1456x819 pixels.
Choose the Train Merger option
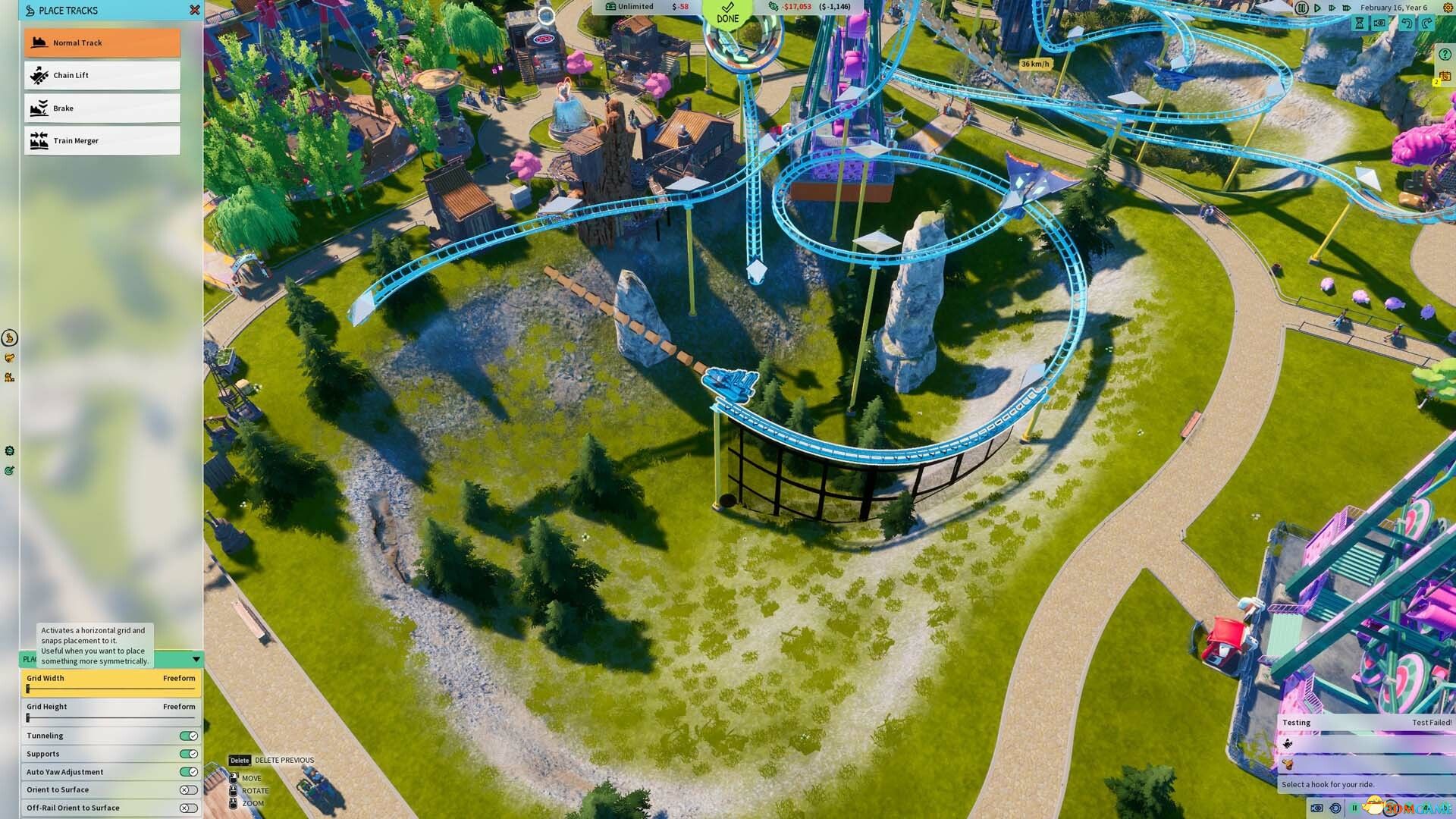102,140
